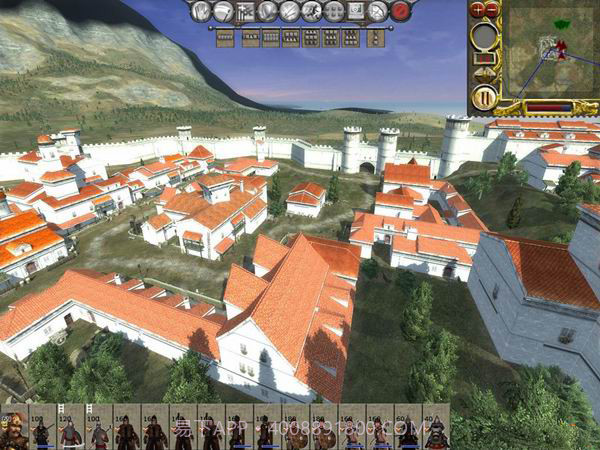Adjust game speed with the arrow buttons

[484, 73]
